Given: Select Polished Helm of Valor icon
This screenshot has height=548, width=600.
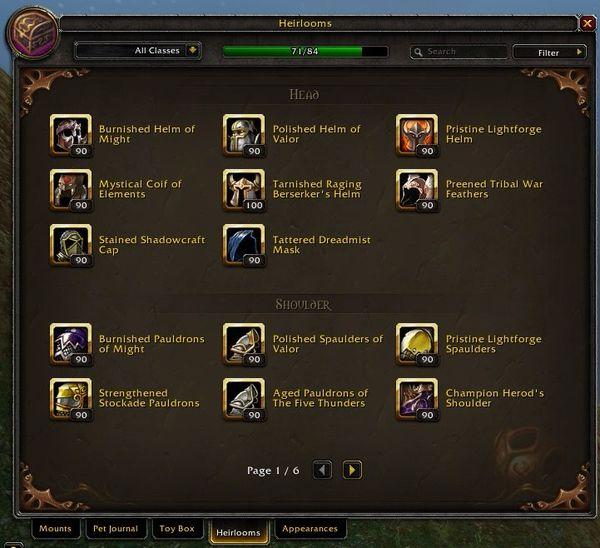Looking at the screenshot, I should coord(244,135).
